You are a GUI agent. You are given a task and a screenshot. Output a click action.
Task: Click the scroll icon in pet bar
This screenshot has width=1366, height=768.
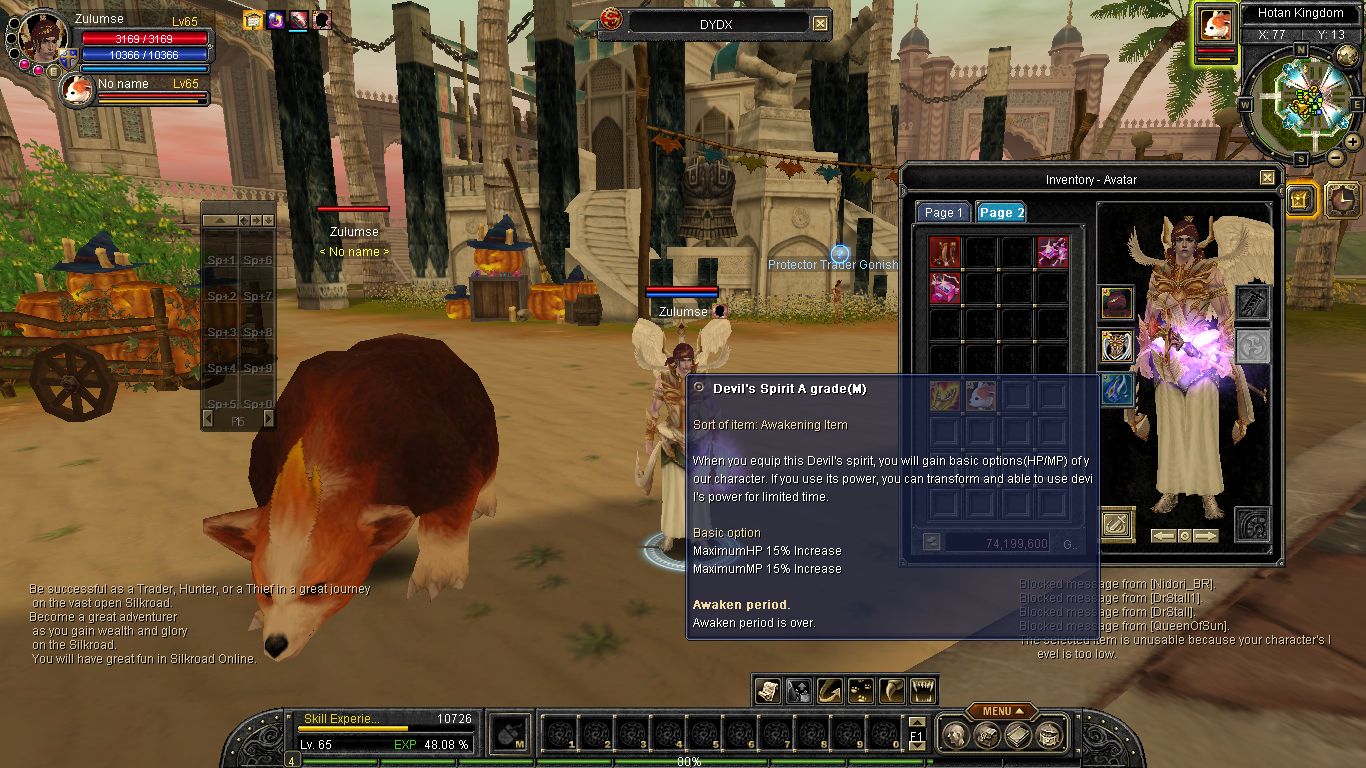tap(767, 690)
